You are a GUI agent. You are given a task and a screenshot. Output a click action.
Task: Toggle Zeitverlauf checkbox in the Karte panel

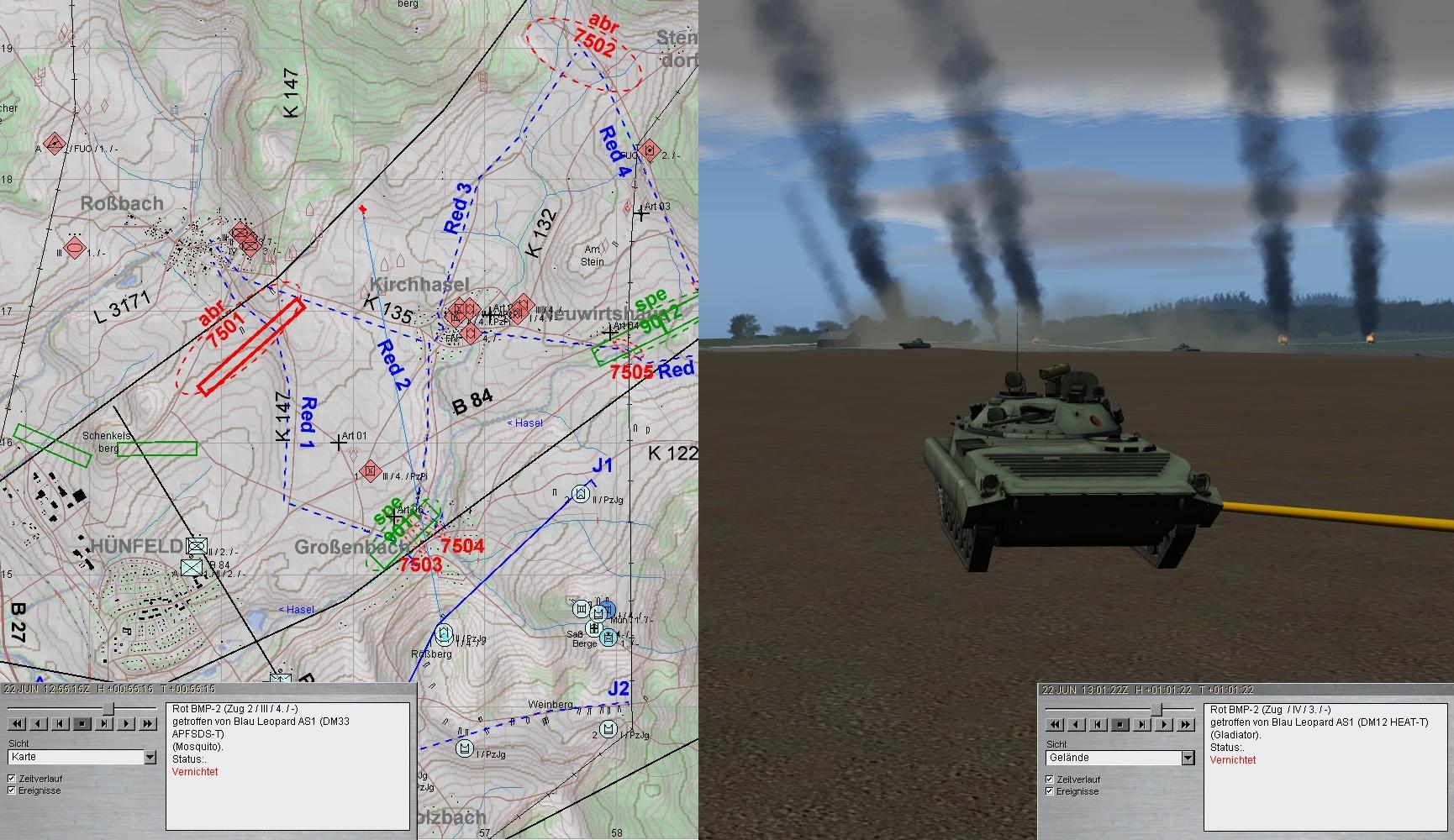click(x=13, y=779)
